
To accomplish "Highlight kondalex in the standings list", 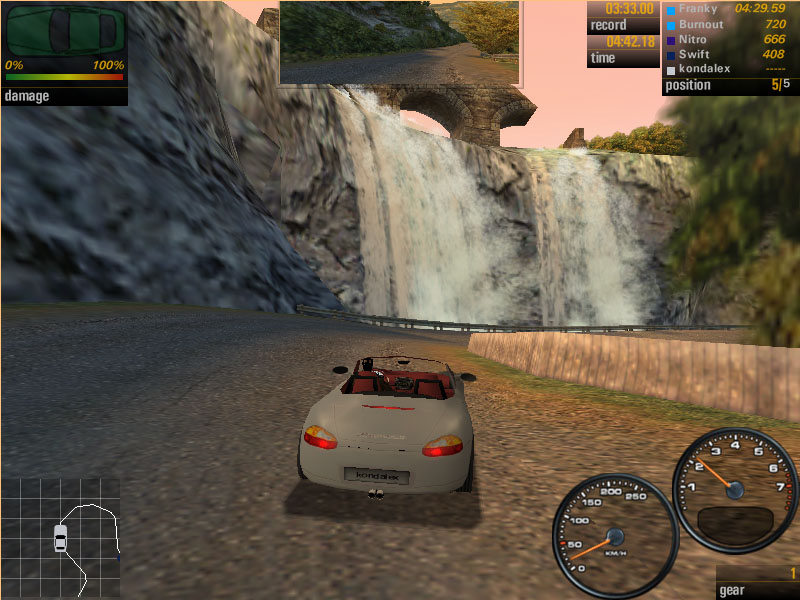I will 704,69.
